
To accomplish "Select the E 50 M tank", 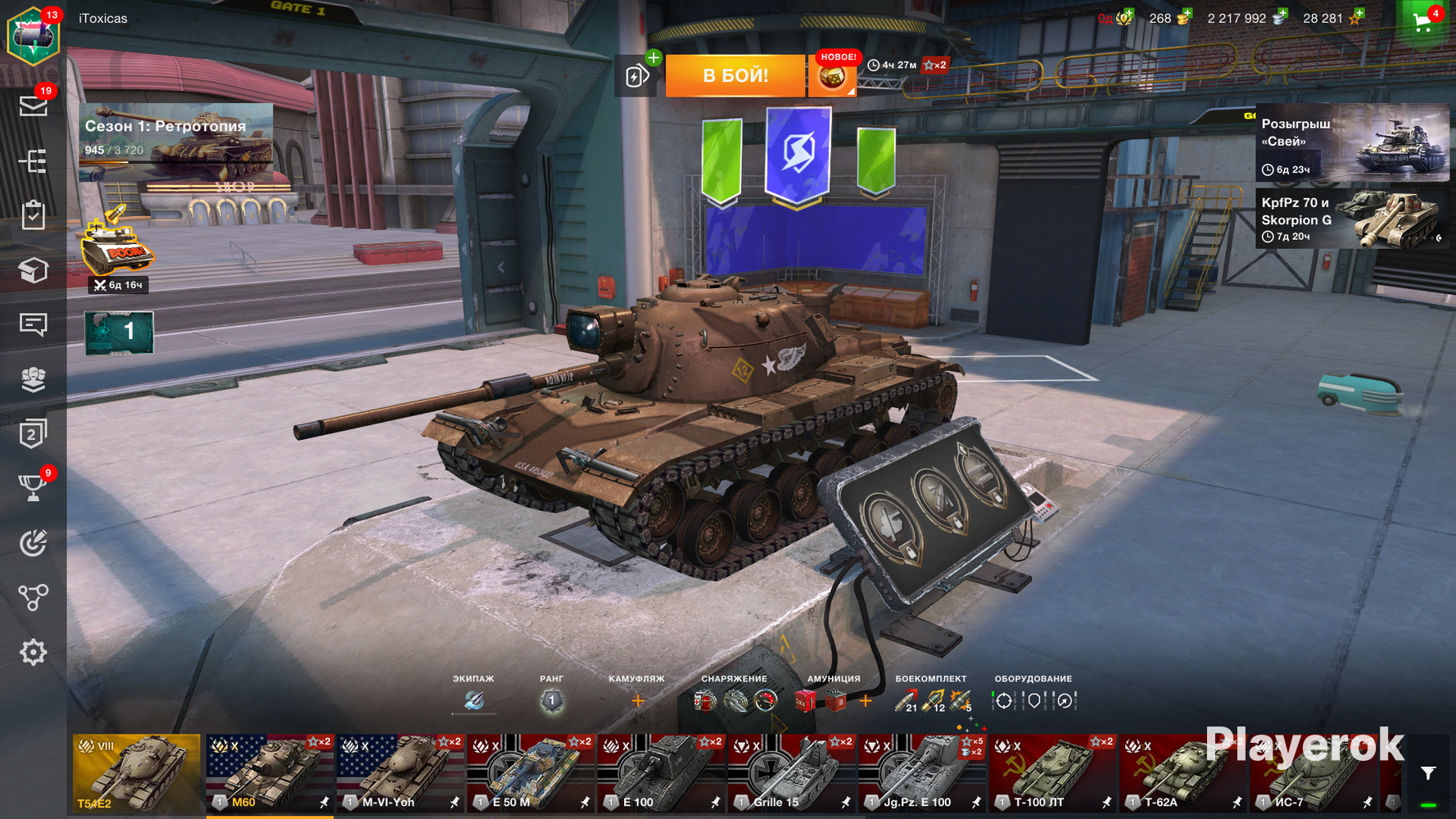I will tap(531, 773).
